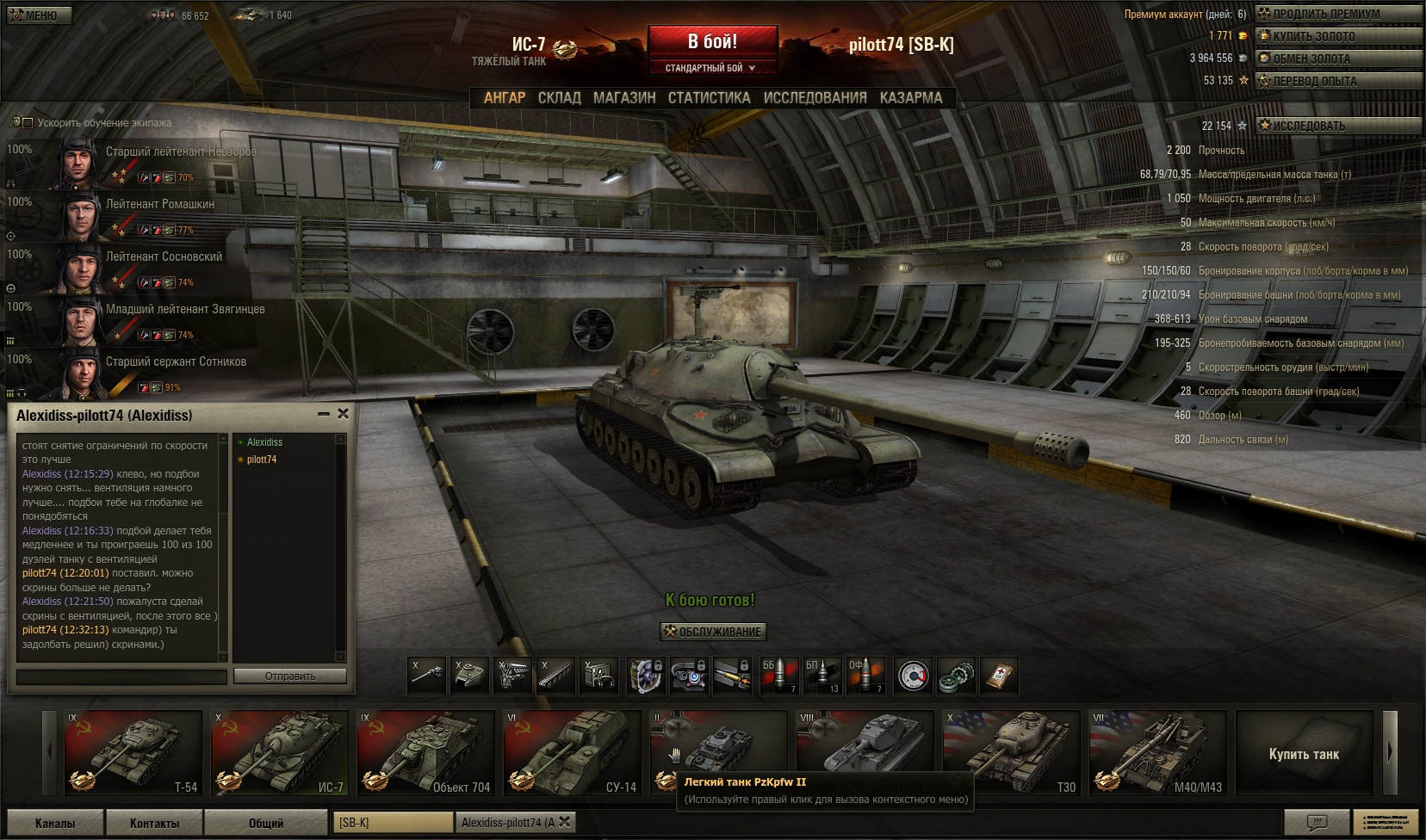The width and height of the screenshot is (1426, 840).
Task: Open the battle type dropdown Стандартный бой
Action: (x=711, y=68)
